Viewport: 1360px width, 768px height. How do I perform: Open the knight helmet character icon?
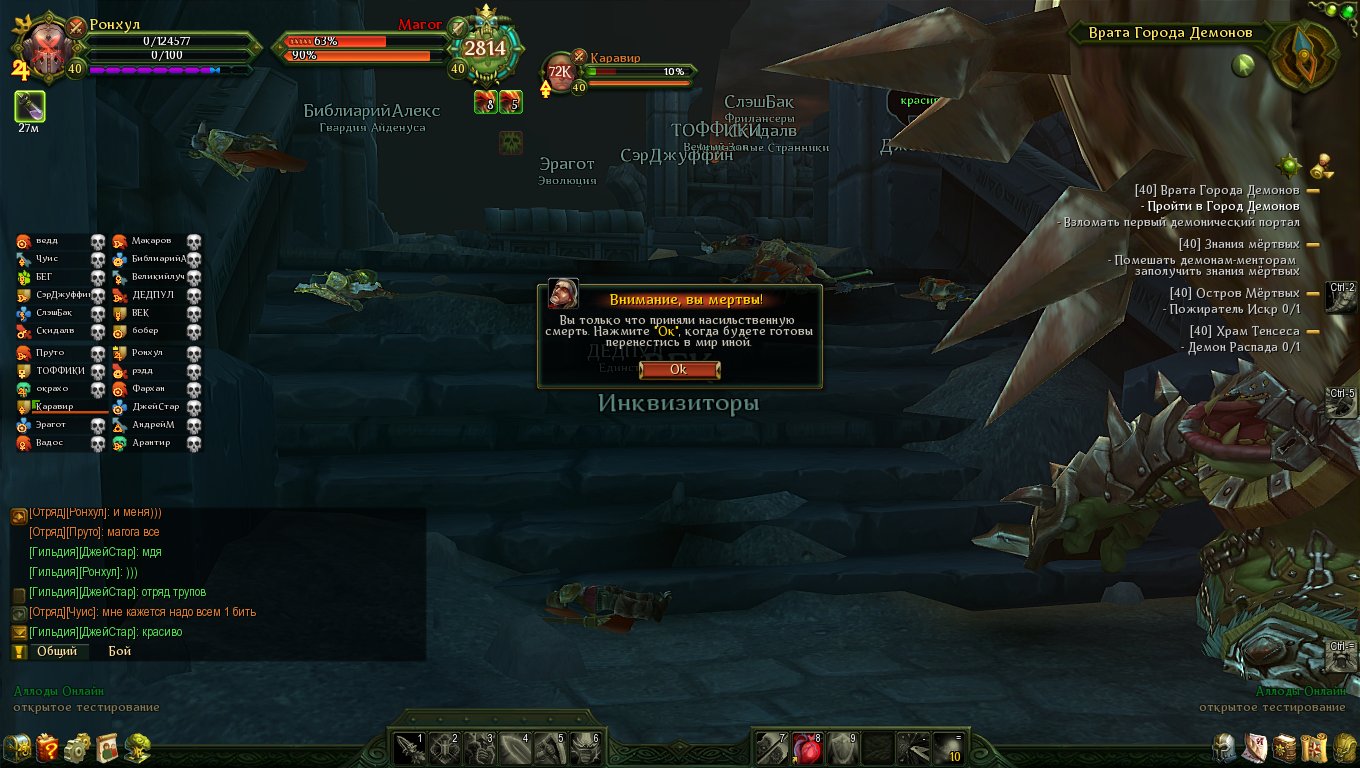(x=1226, y=747)
